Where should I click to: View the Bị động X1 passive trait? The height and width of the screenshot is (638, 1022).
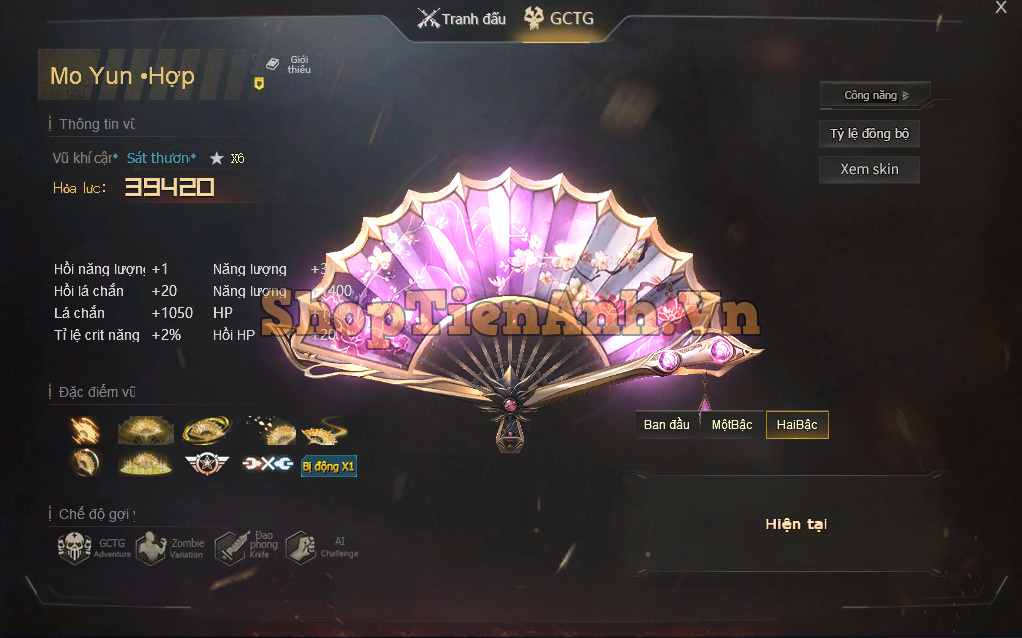328,466
